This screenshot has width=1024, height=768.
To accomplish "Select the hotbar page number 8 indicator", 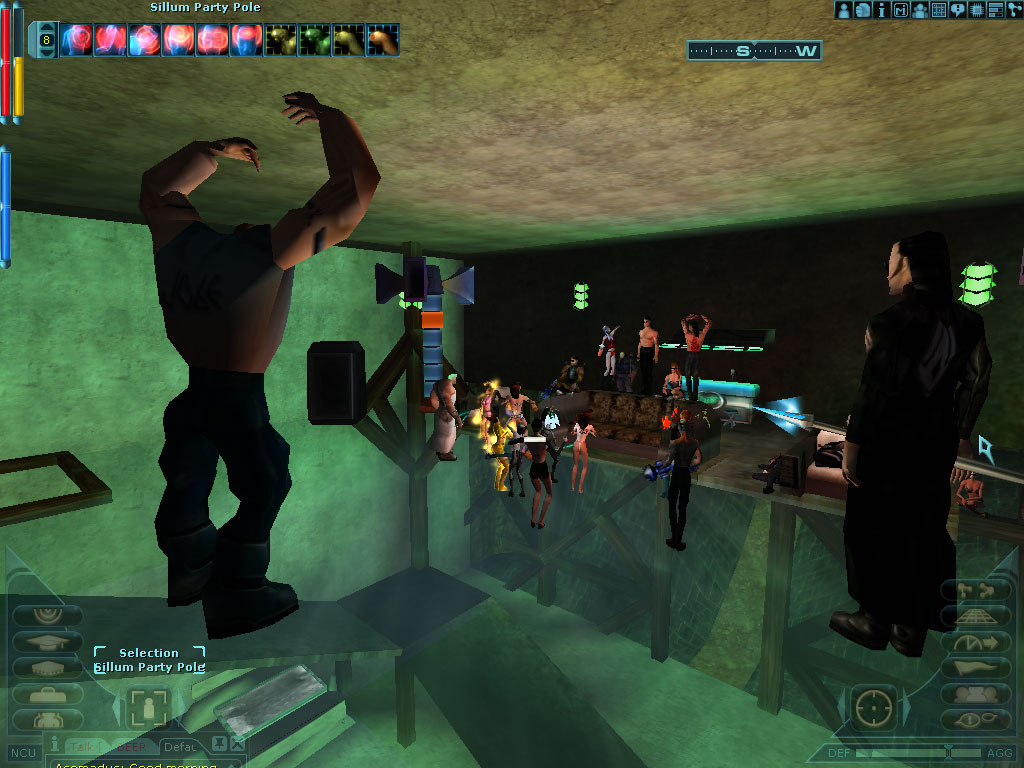I will (46, 41).
